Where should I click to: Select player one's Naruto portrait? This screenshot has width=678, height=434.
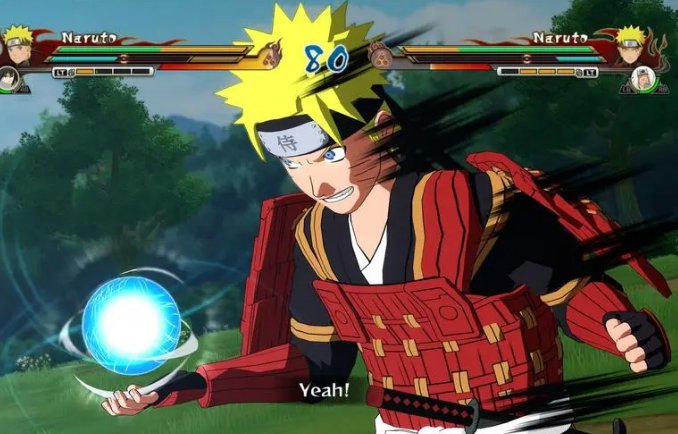coord(17,43)
